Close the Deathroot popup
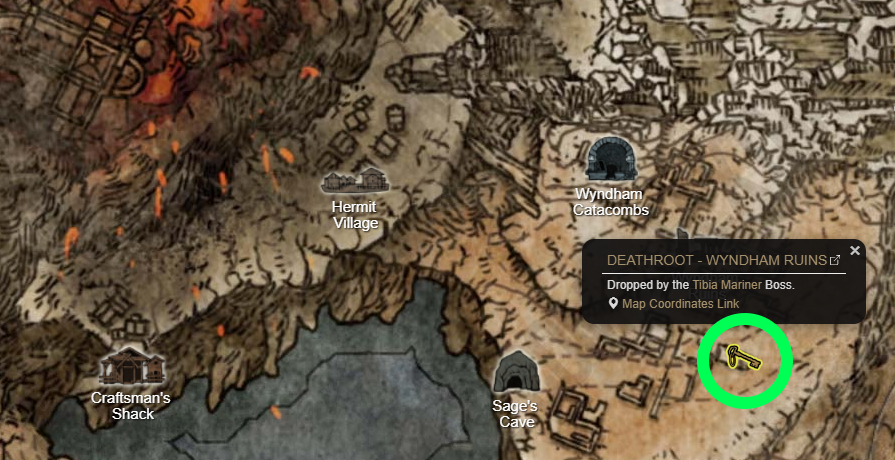 click(855, 251)
